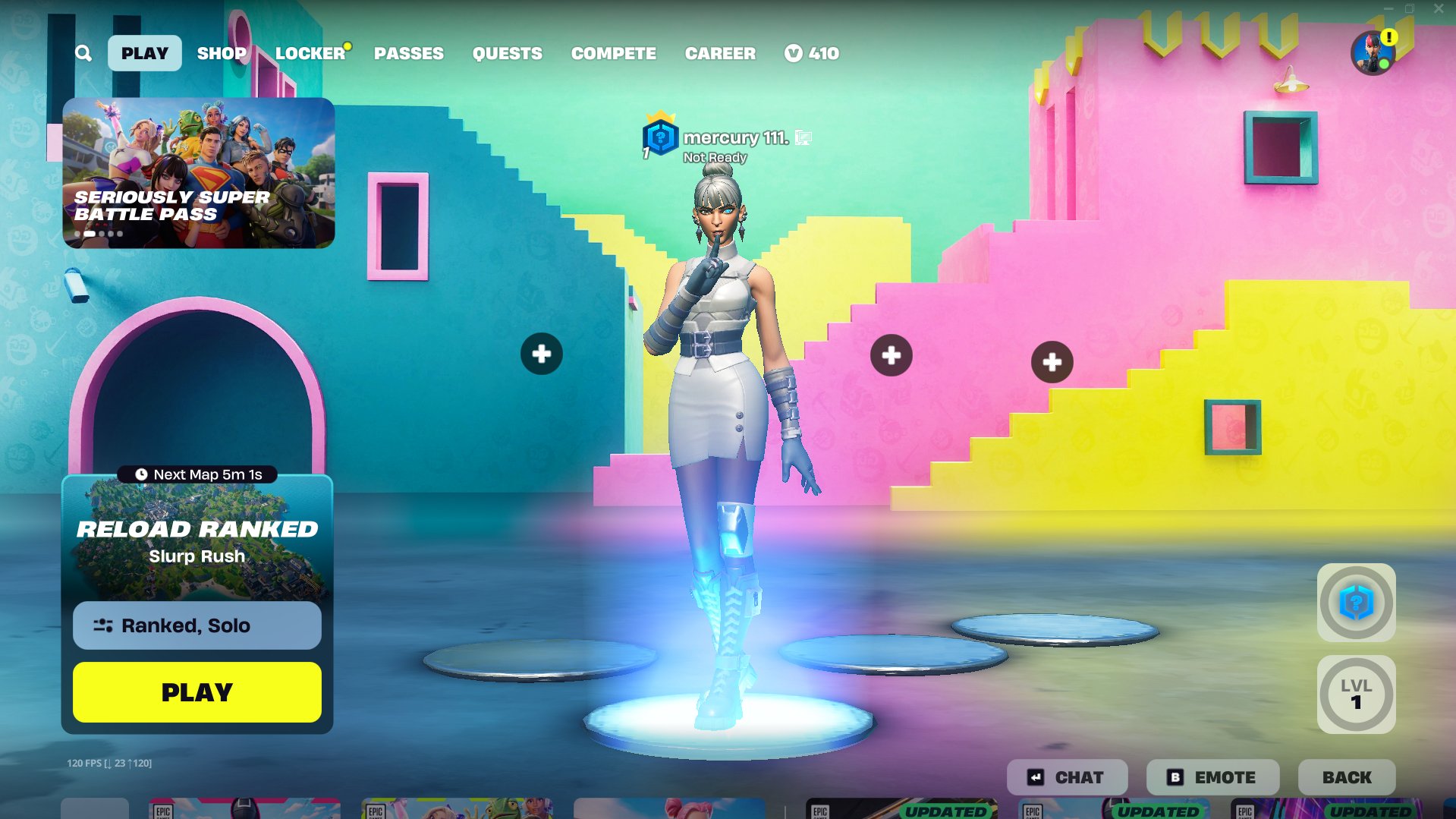The height and width of the screenshot is (819, 1456).
Task: Click the clock icon next to Next Map timer
Action: (x=140, y=474)
